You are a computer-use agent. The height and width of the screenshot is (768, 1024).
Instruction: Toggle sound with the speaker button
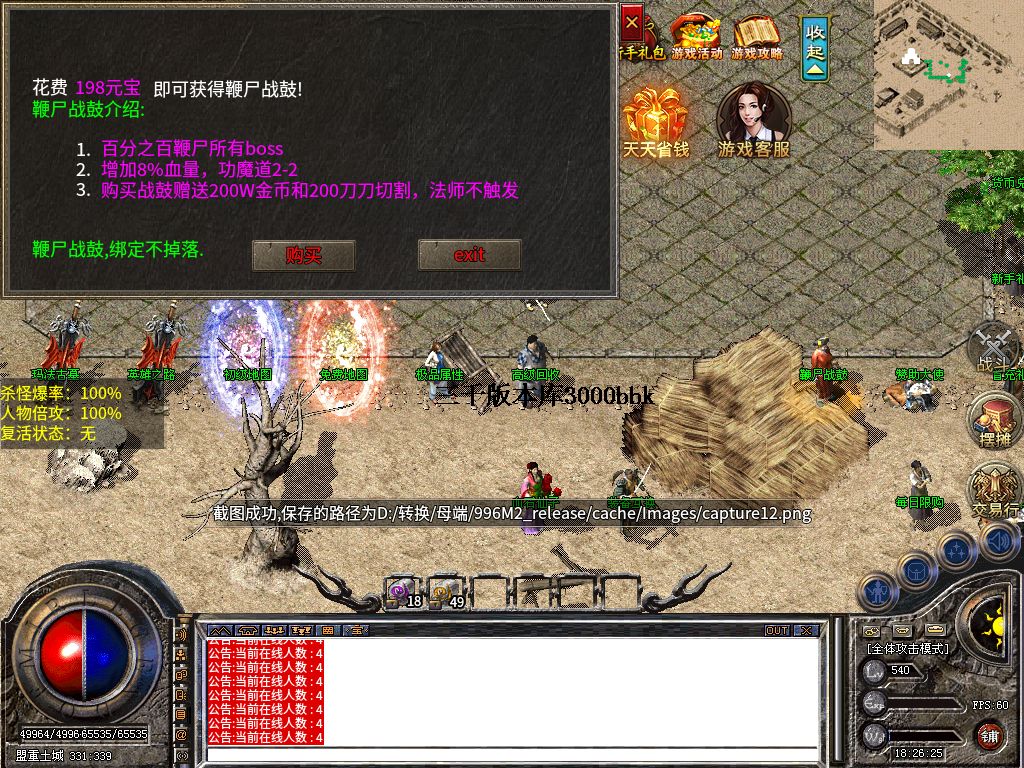(x=998, y=541)
